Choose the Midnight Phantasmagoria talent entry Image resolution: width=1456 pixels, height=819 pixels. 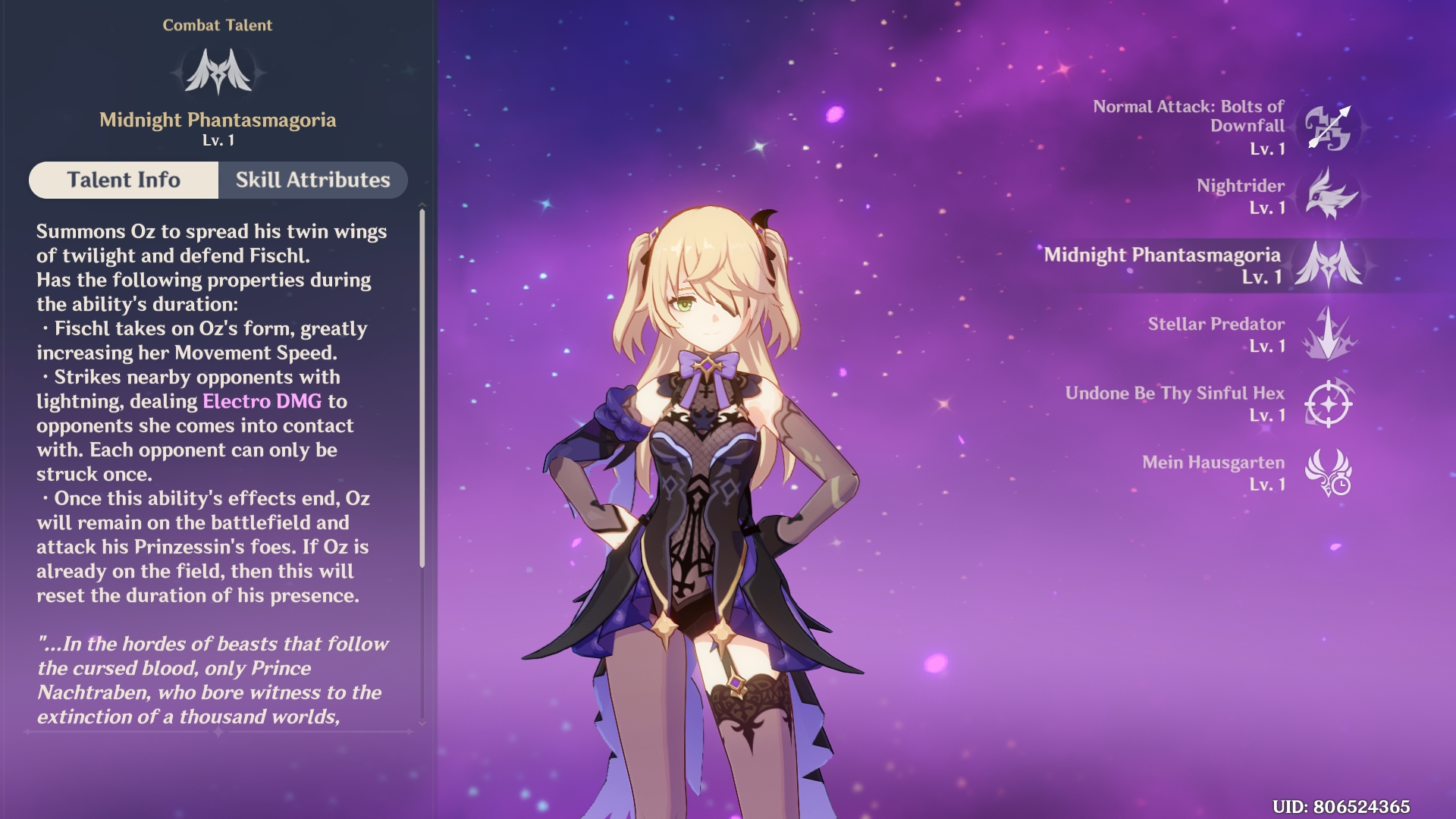coord(1327,265)
